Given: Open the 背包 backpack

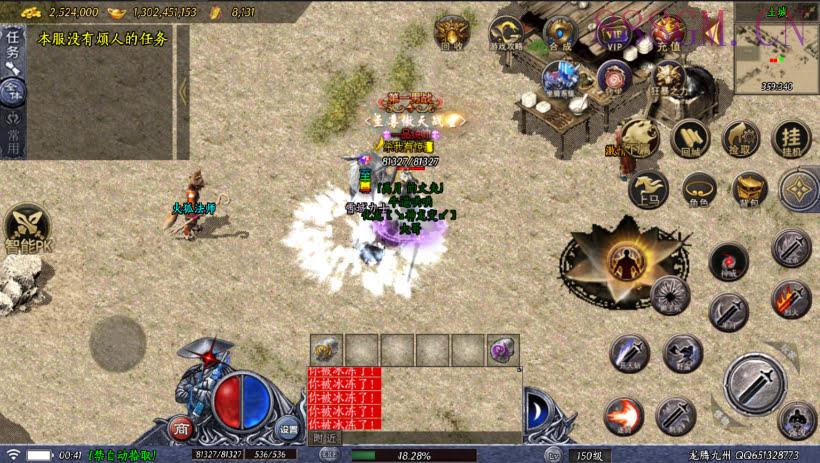Looking at the screenshot, I should pos(750,189).
